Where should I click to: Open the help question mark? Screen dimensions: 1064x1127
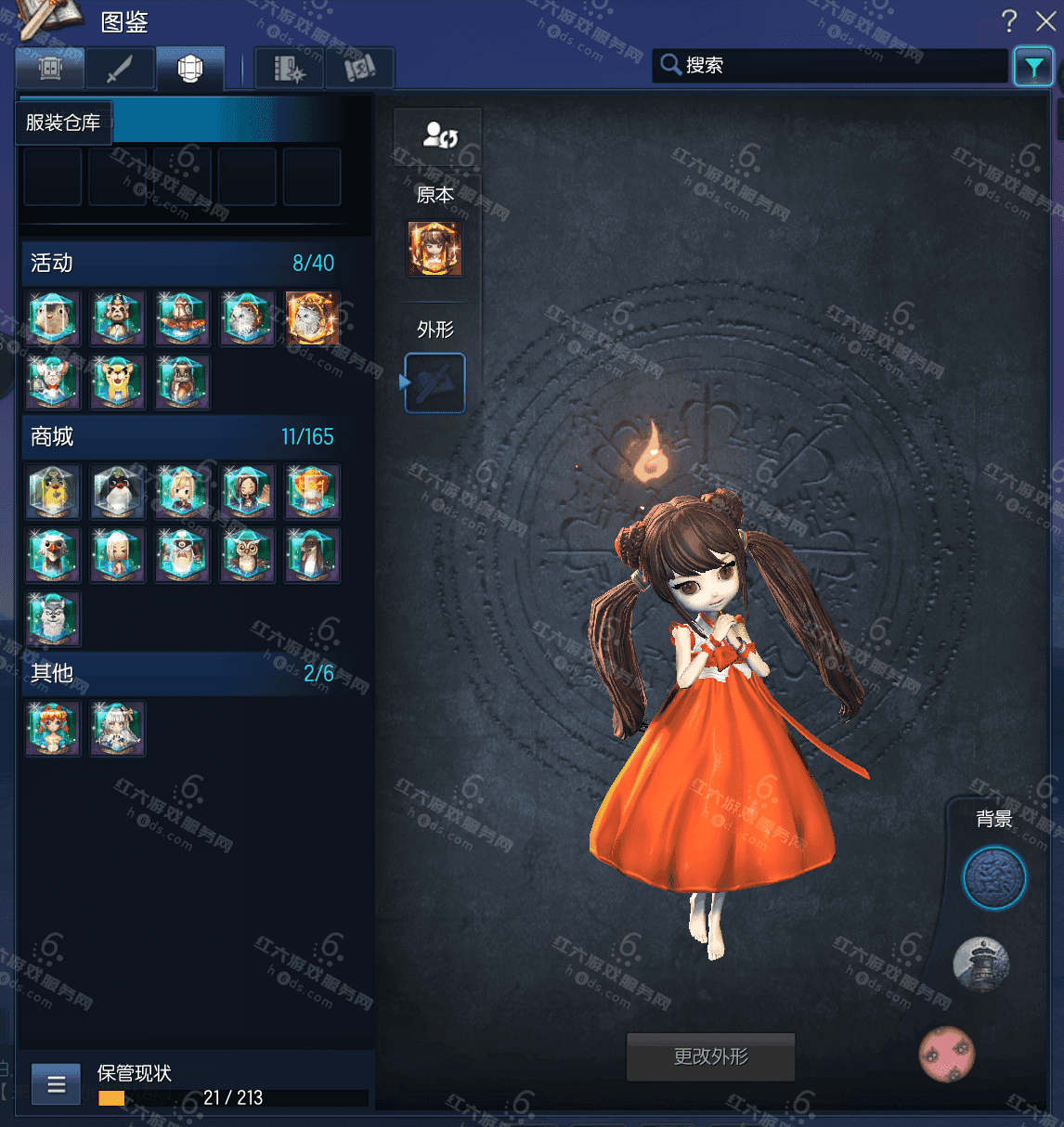click(1009, 20)
